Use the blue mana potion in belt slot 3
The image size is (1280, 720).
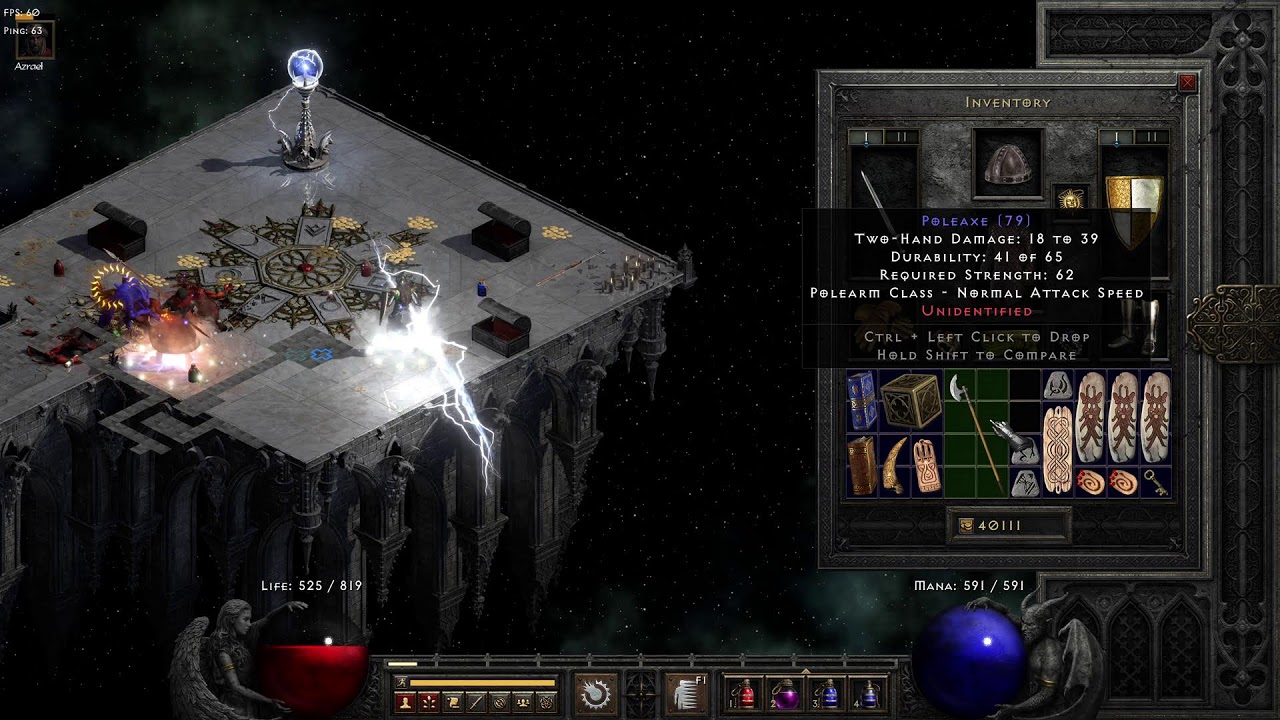point(828,693)
